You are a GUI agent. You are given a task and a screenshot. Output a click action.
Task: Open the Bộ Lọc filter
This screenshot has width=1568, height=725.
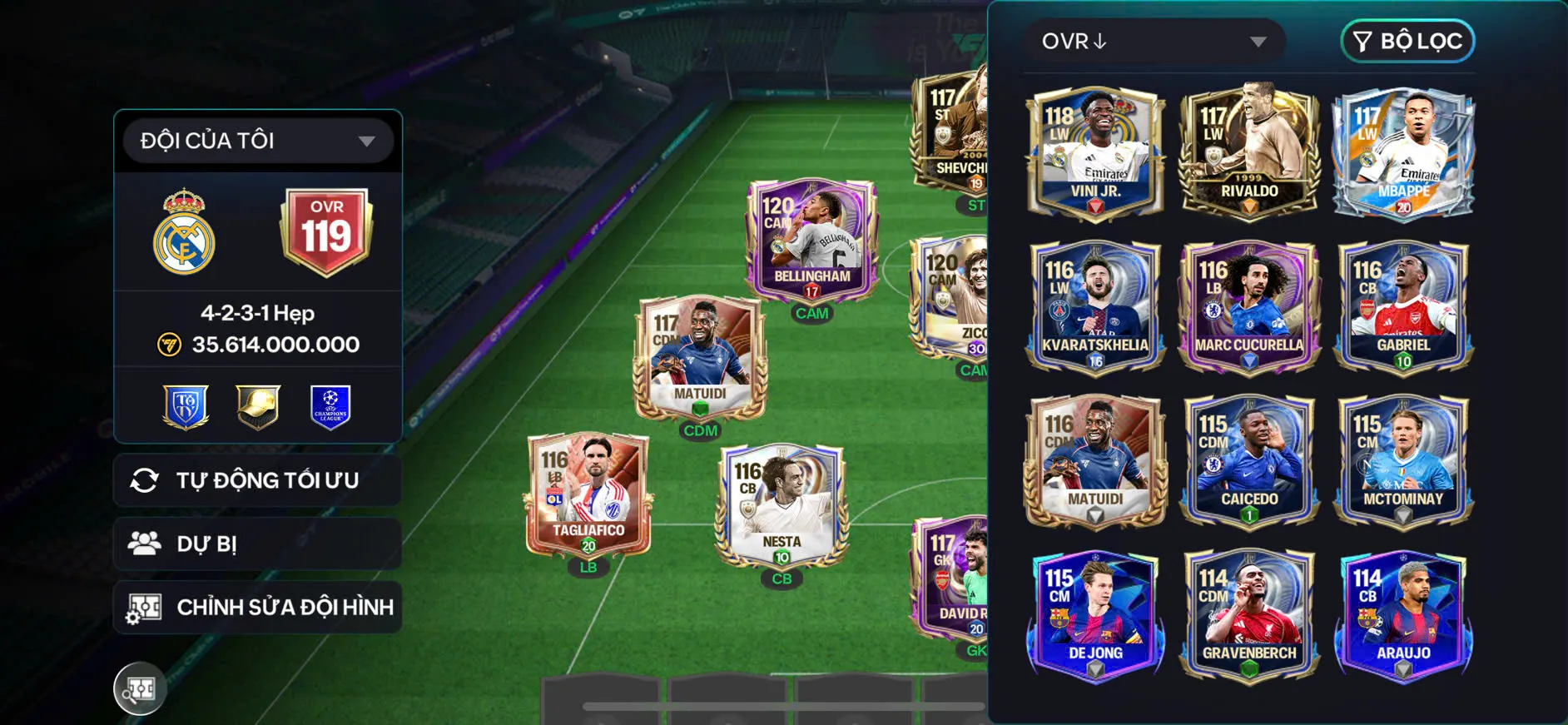coord(1407,41)
